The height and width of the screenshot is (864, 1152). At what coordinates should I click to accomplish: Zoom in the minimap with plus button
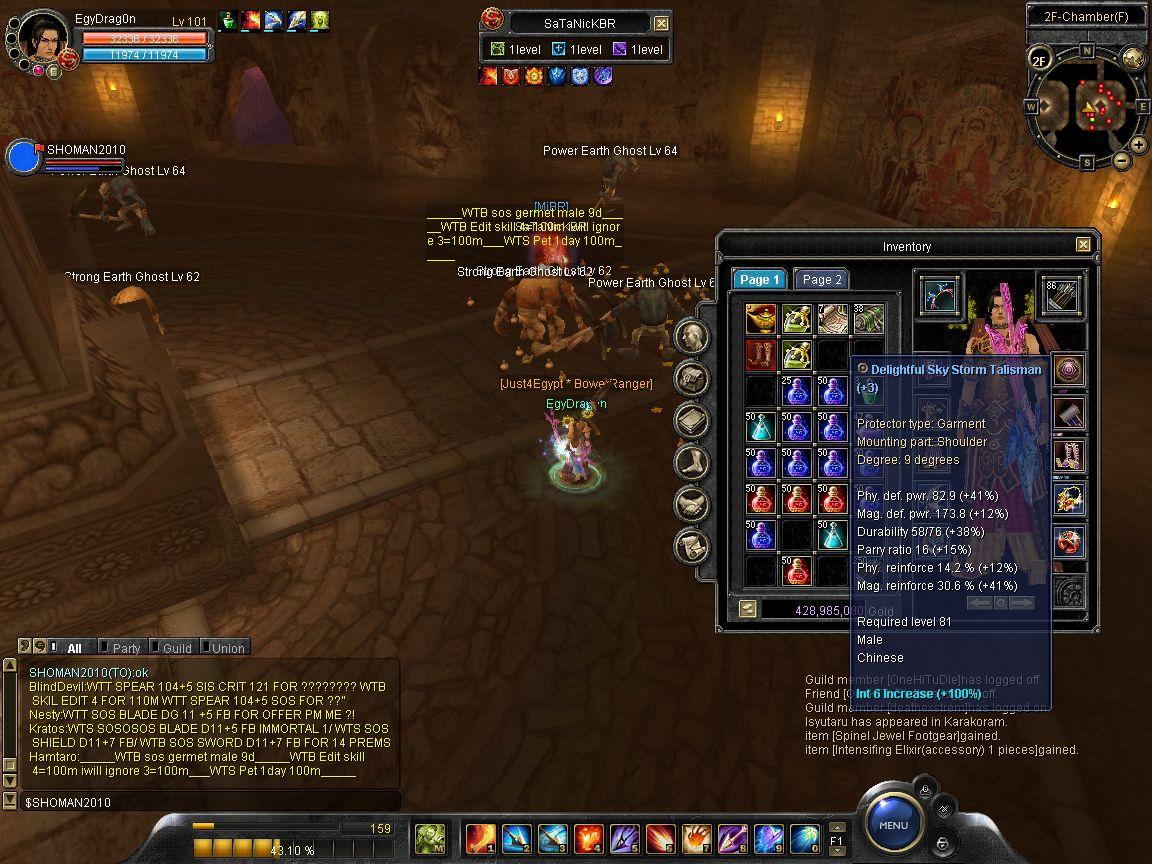[1139, 145]
